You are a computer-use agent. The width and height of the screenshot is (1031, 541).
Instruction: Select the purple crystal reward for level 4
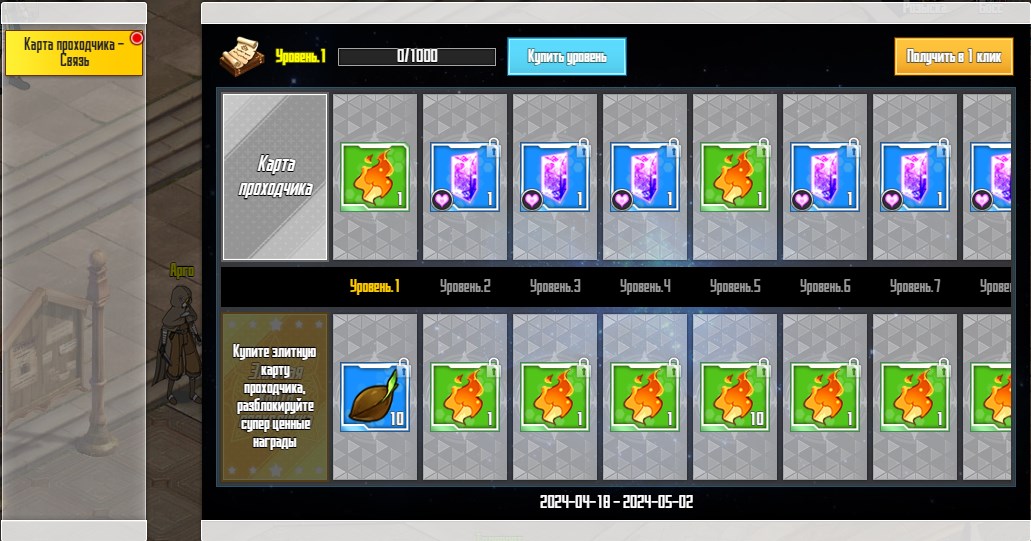pyautogui.click(x=645, y=177)
